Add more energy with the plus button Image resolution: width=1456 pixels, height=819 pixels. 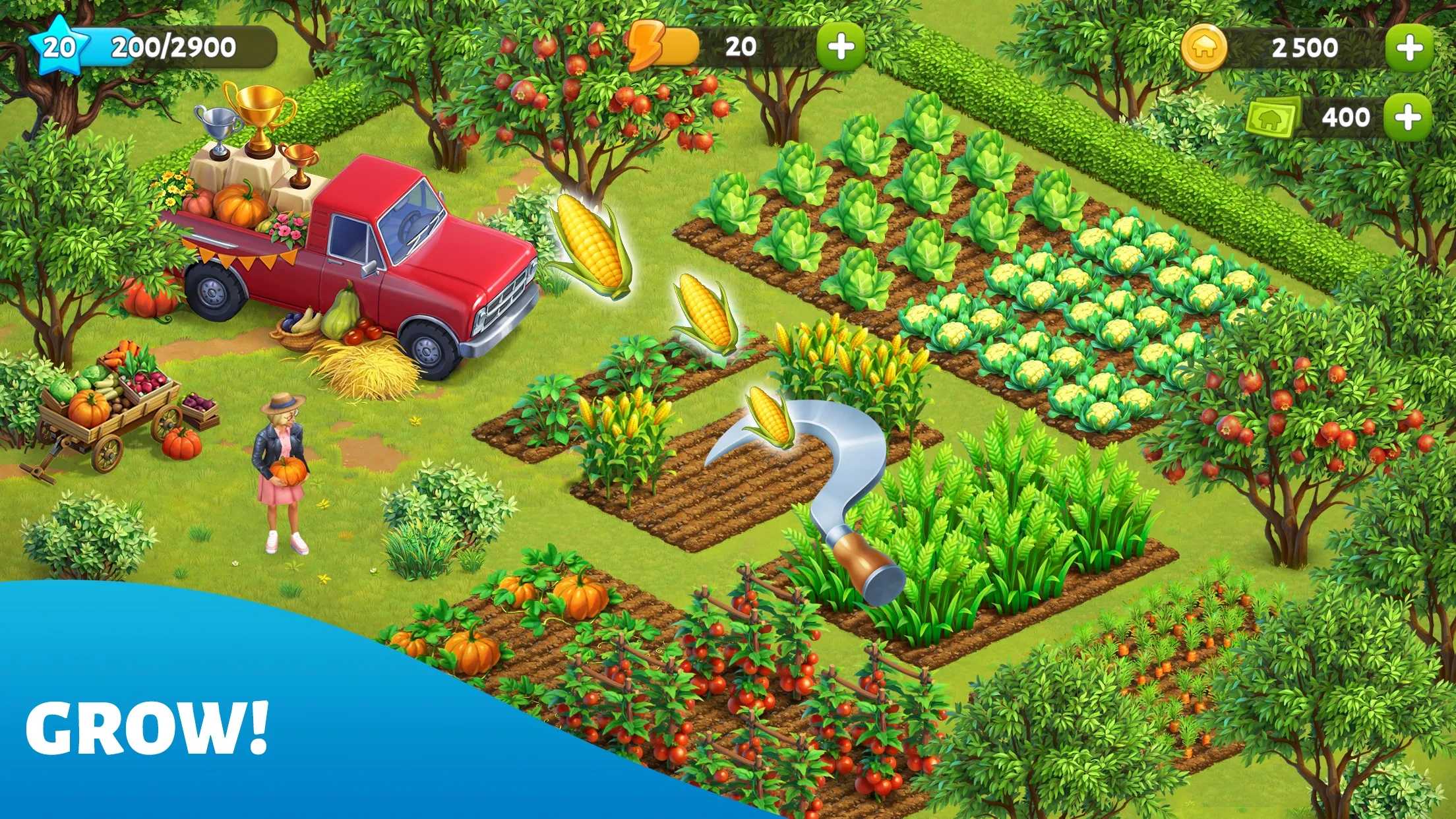(x=841, y=47)
